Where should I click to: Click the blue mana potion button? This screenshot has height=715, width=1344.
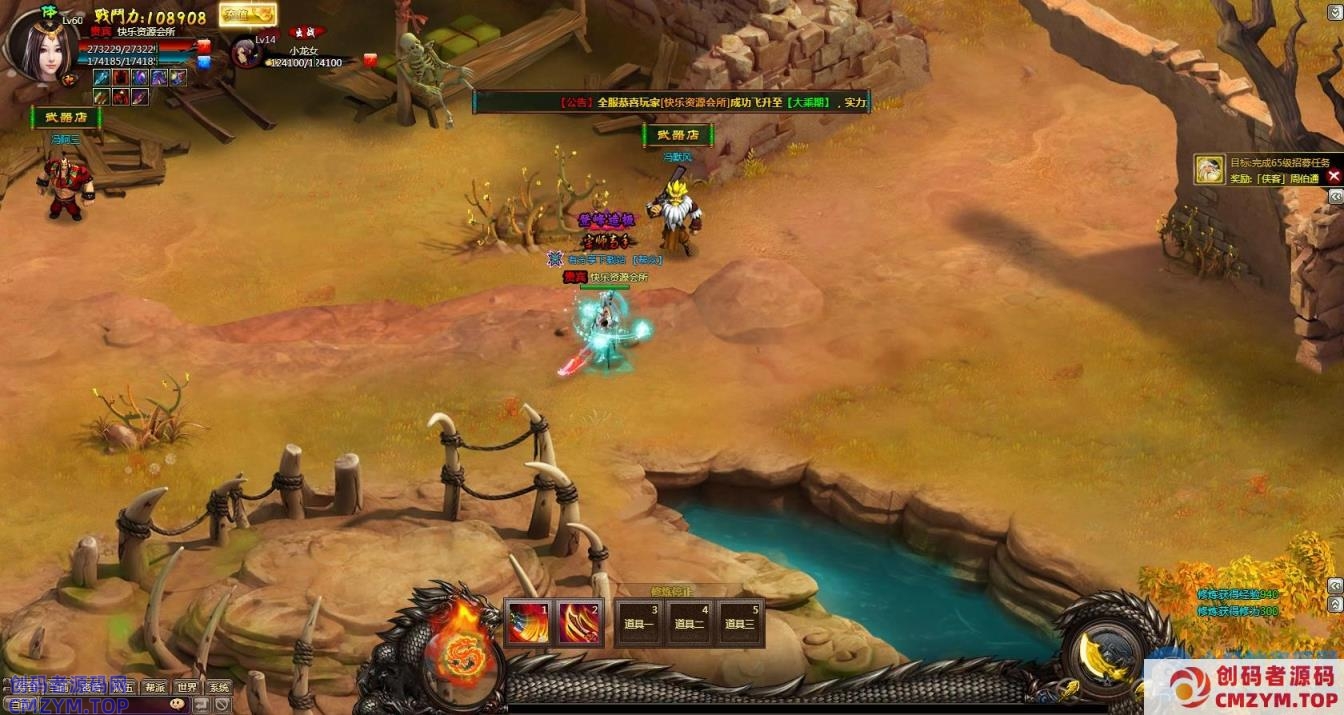pyautogui.click(x=203, y=62)
